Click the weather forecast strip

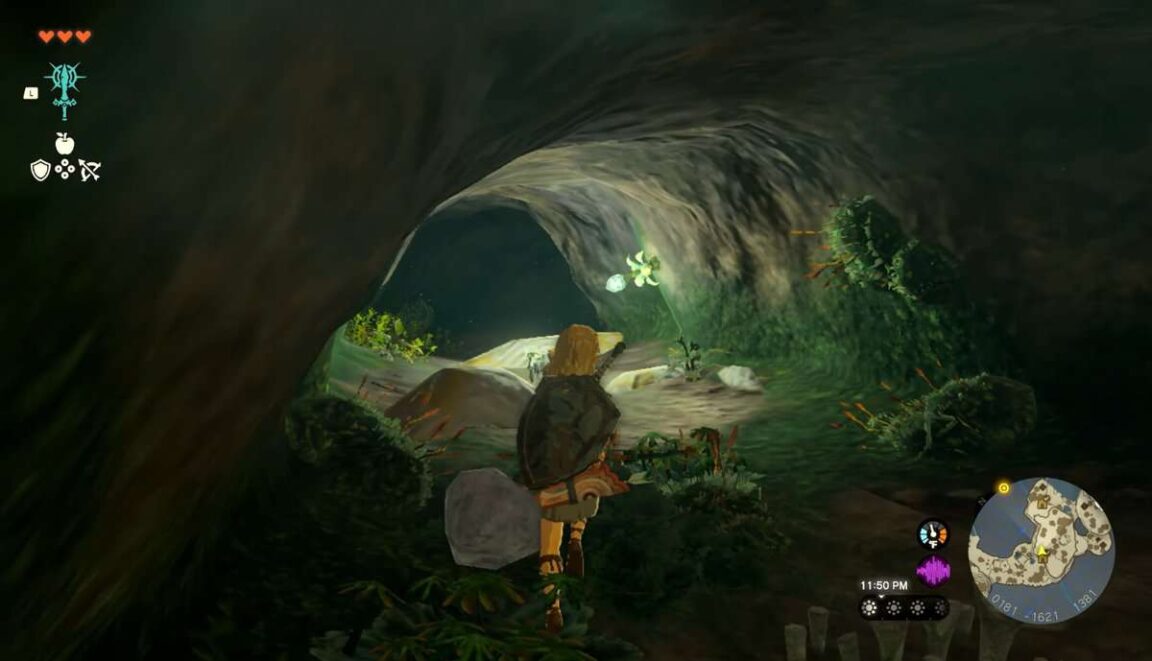[904, 607]
